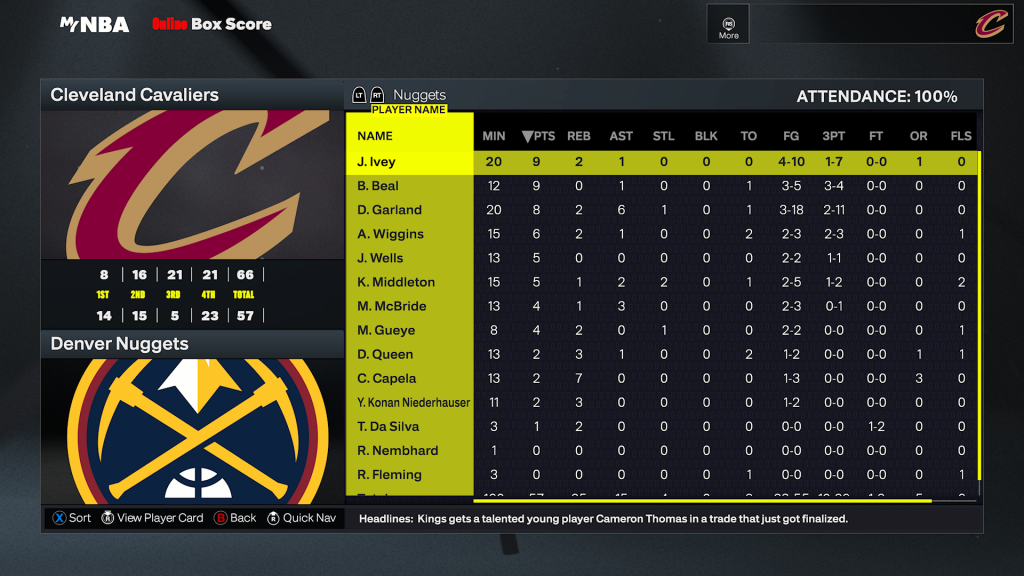Choose B. Beal's player row
Viewport: 1024px width, 576px height.
click(378, 186)
